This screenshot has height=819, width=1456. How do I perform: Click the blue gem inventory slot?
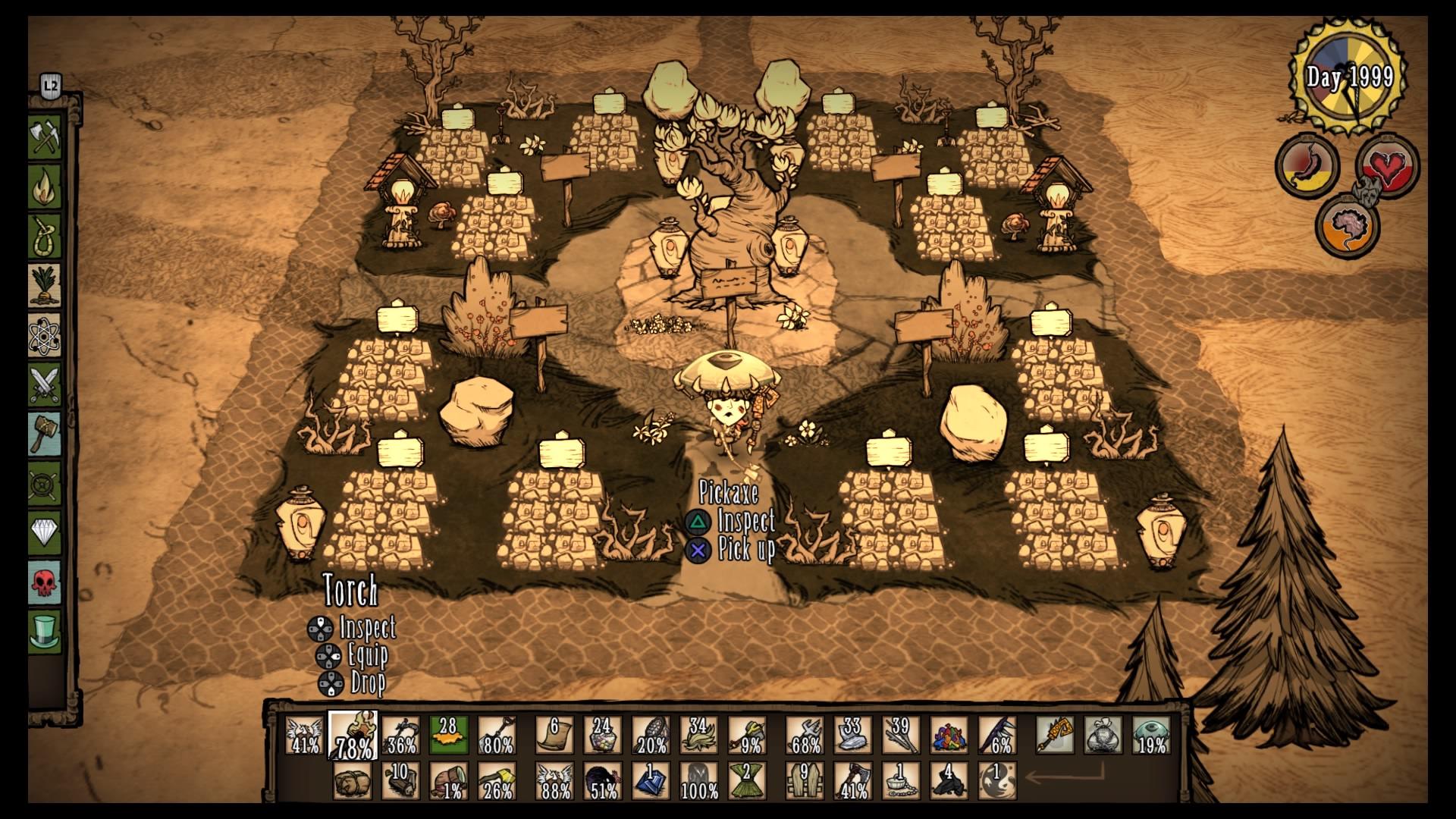point(650,781)
